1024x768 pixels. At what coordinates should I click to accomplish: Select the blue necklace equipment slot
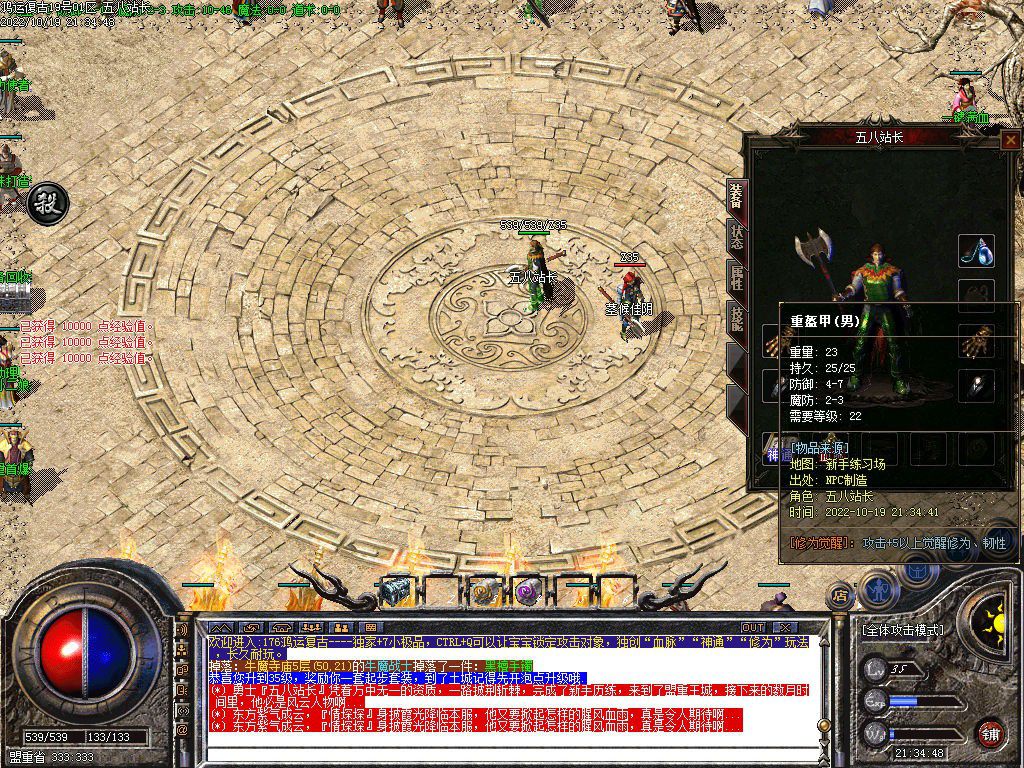tap(976, 251)
